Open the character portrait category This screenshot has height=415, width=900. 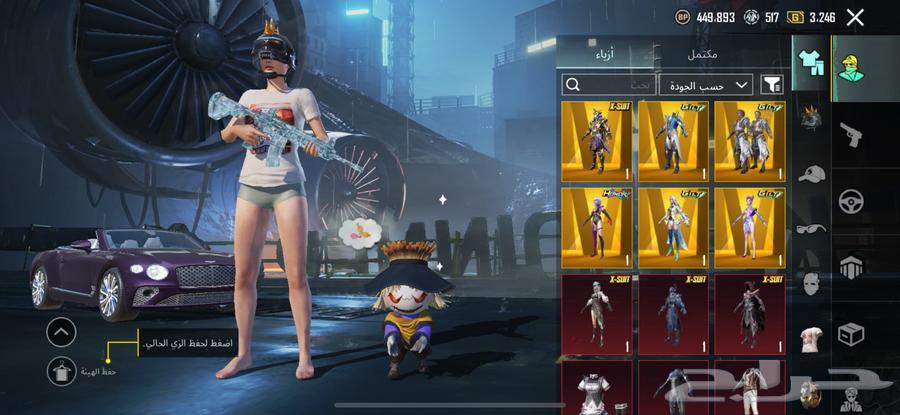pos(852,64)
